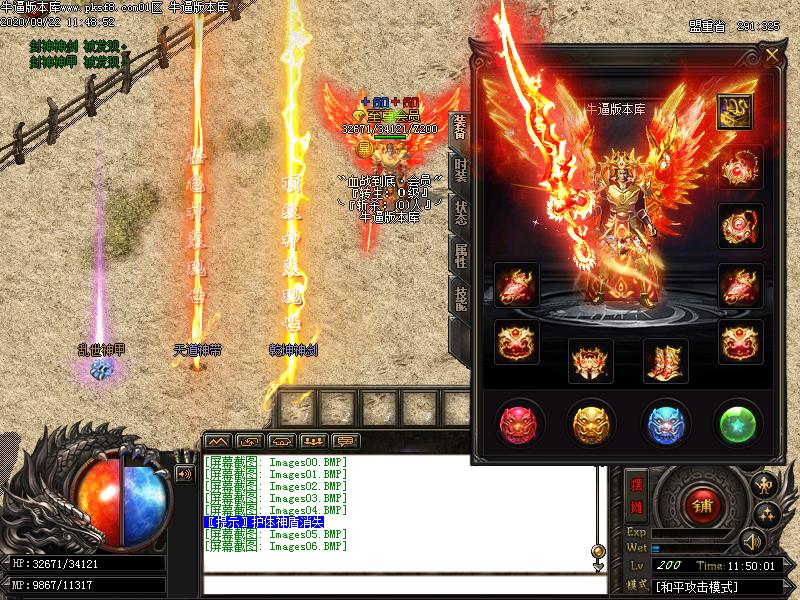Click the green star orb slot
800x600 pixels.
click(739, 423)
